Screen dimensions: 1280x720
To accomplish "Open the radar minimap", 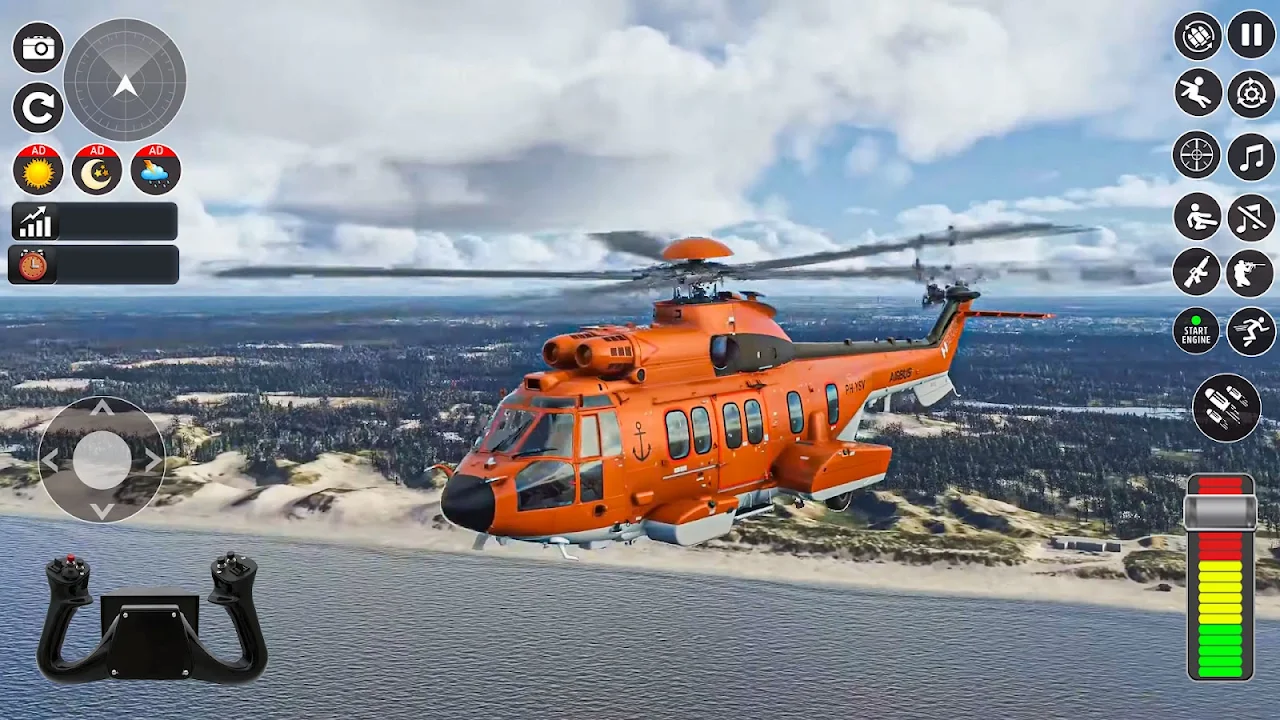I will (x=125, y=80).
